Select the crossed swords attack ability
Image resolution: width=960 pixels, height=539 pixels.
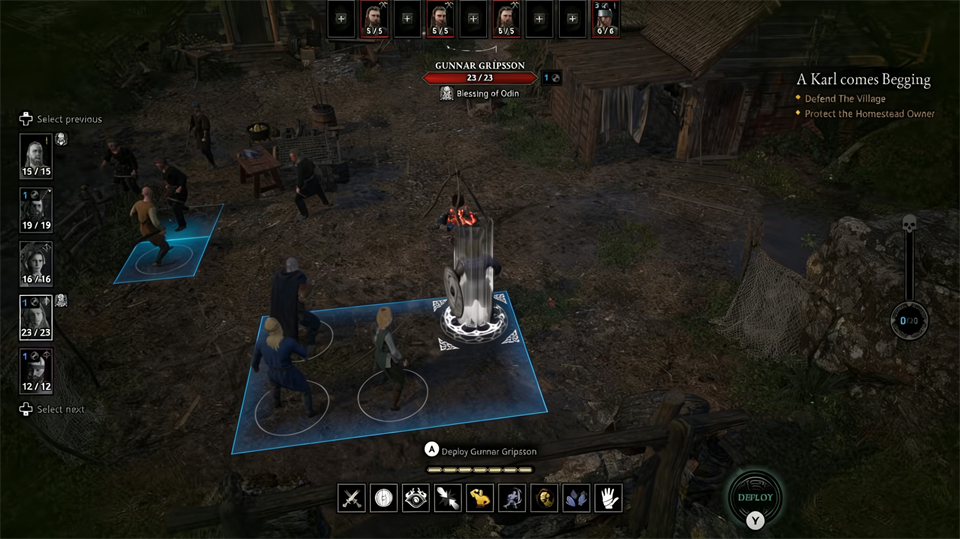tap(352, 498)
